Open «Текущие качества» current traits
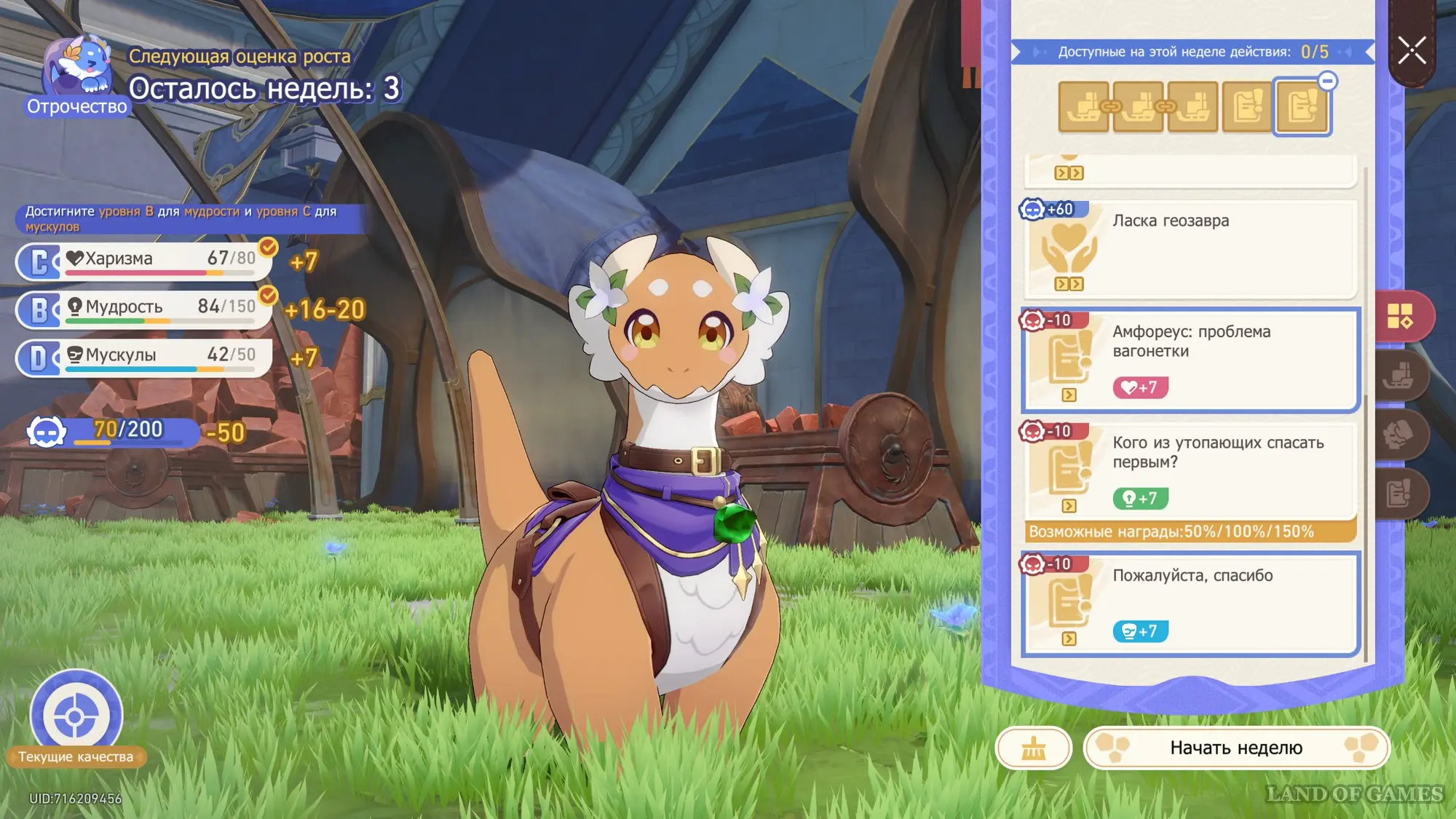Screen dimensions: 1456x819 (x=76, y=717)
